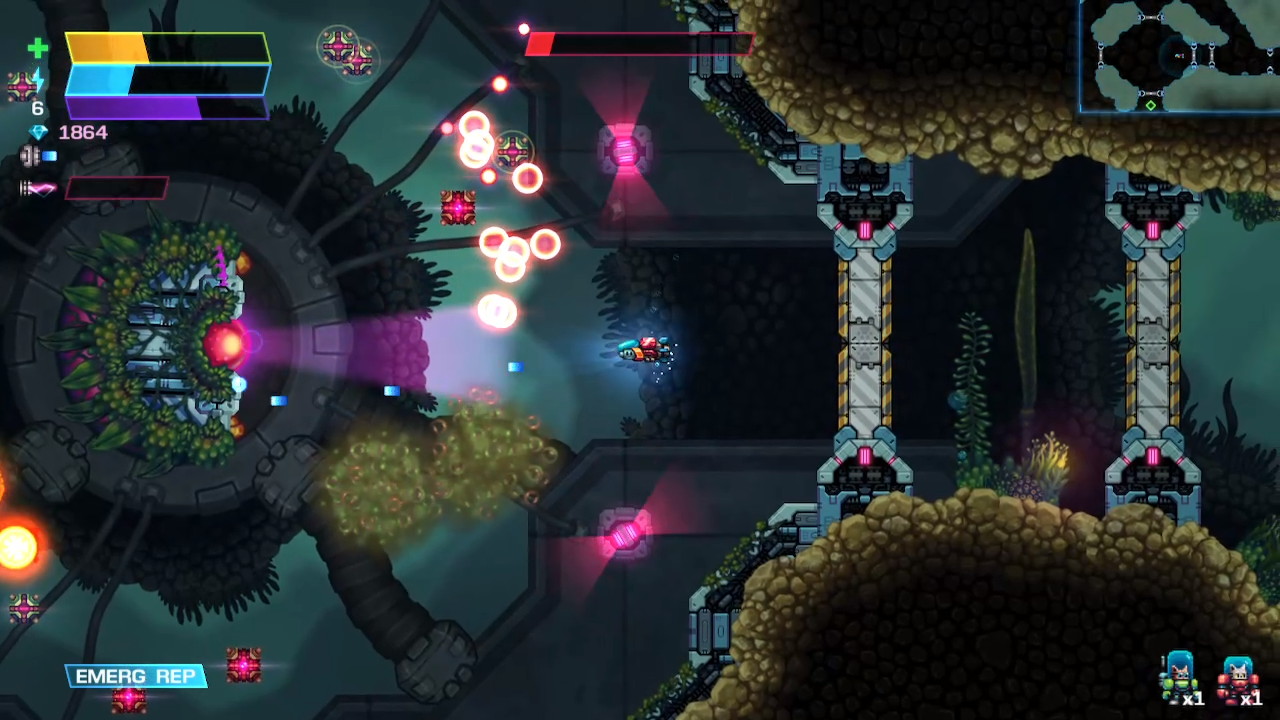Click the minimap in the corner

click(x=1180, y=55)
